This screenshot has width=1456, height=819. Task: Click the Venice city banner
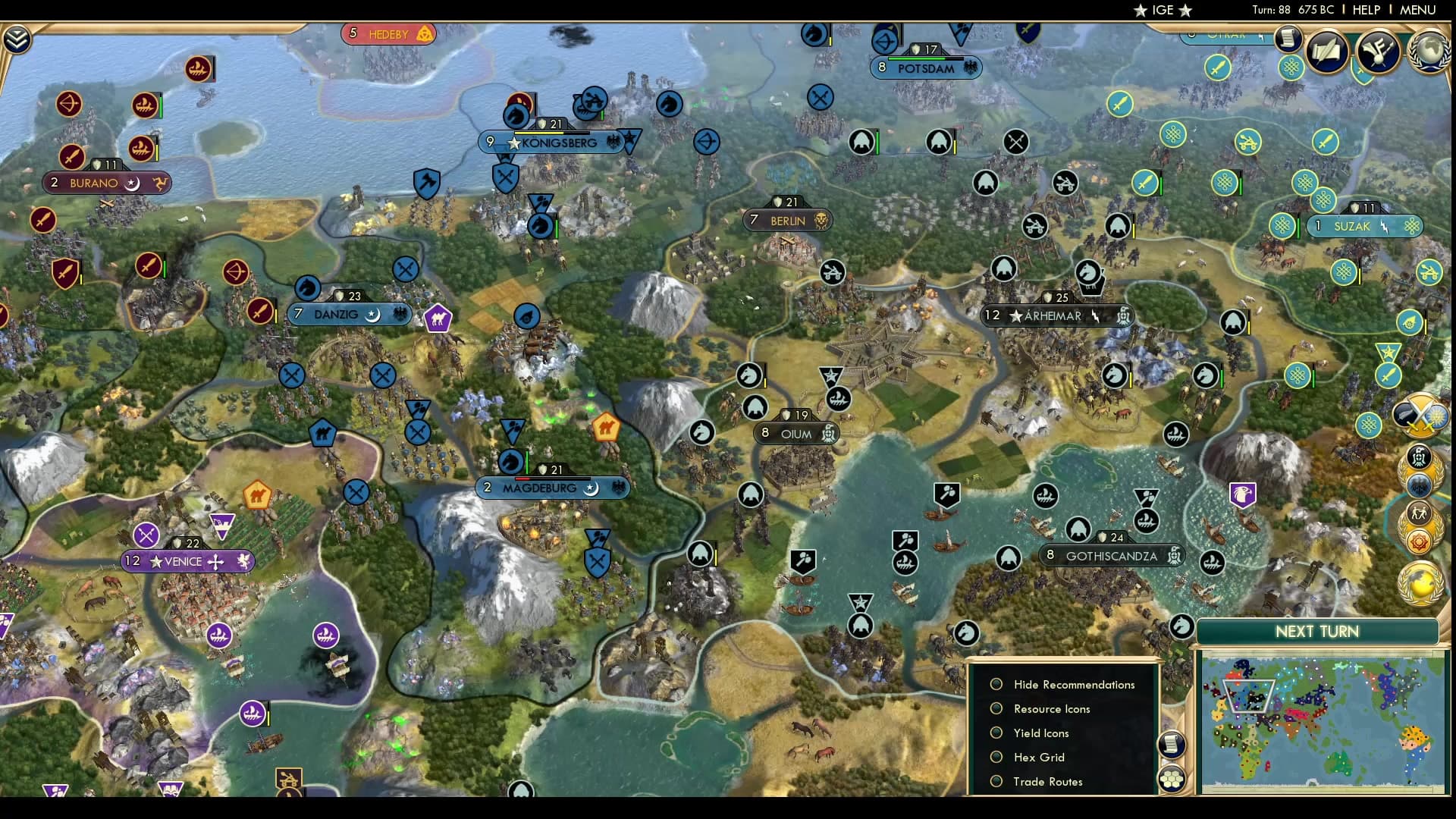pos(186,561)
